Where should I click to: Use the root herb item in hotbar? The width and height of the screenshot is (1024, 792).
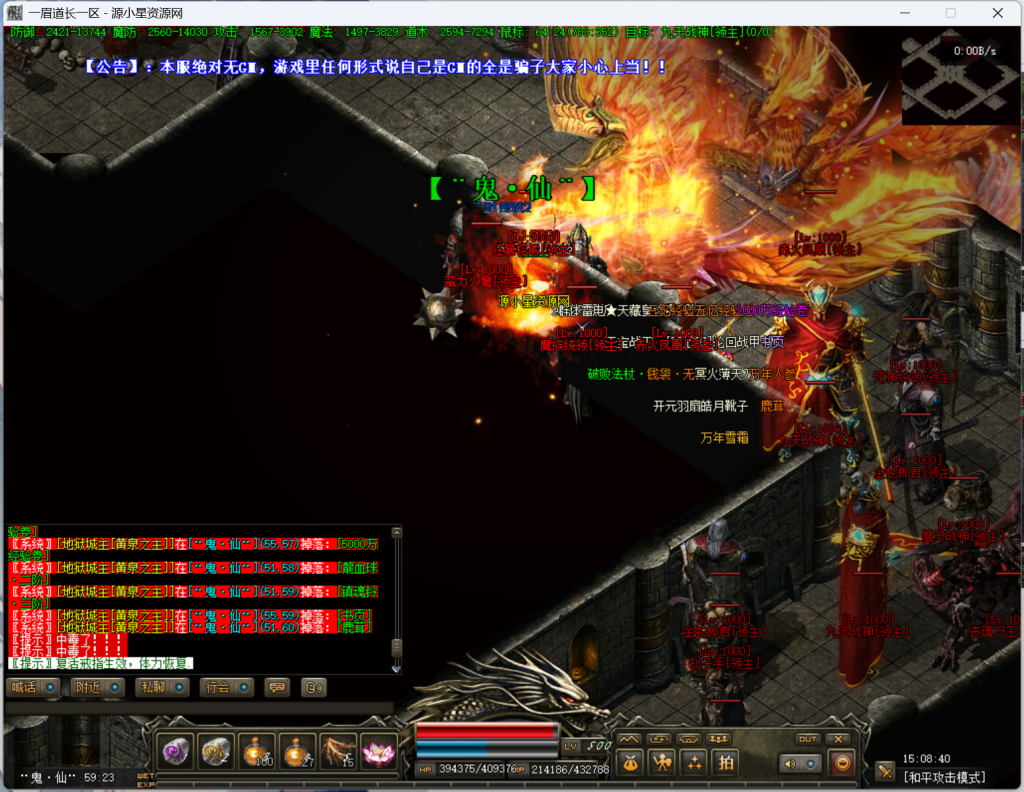point(338,751)
